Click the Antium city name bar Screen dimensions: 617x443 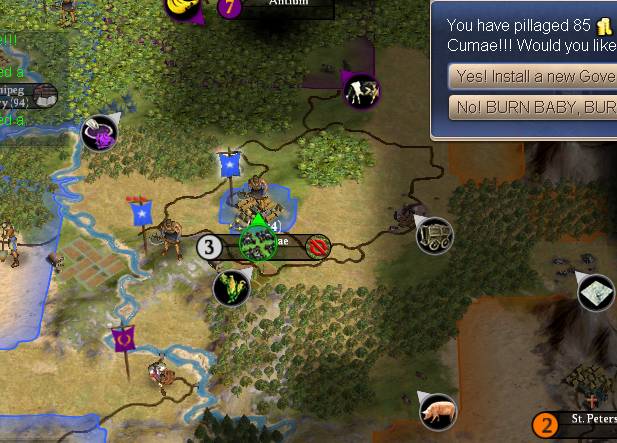(x=287, y=5)
